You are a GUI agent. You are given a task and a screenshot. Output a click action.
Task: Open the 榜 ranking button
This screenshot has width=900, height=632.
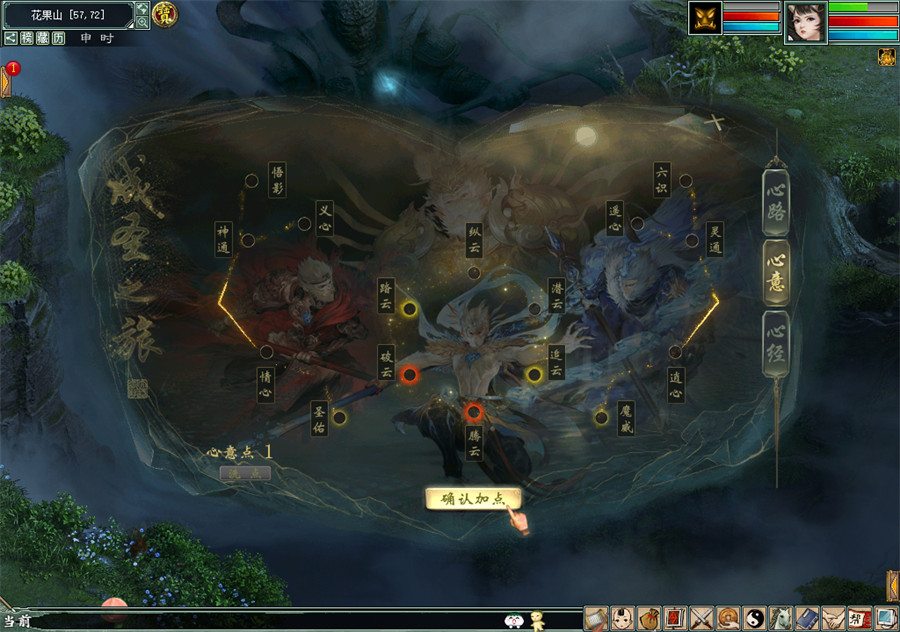pyautogui.click(x=25, y=37)
